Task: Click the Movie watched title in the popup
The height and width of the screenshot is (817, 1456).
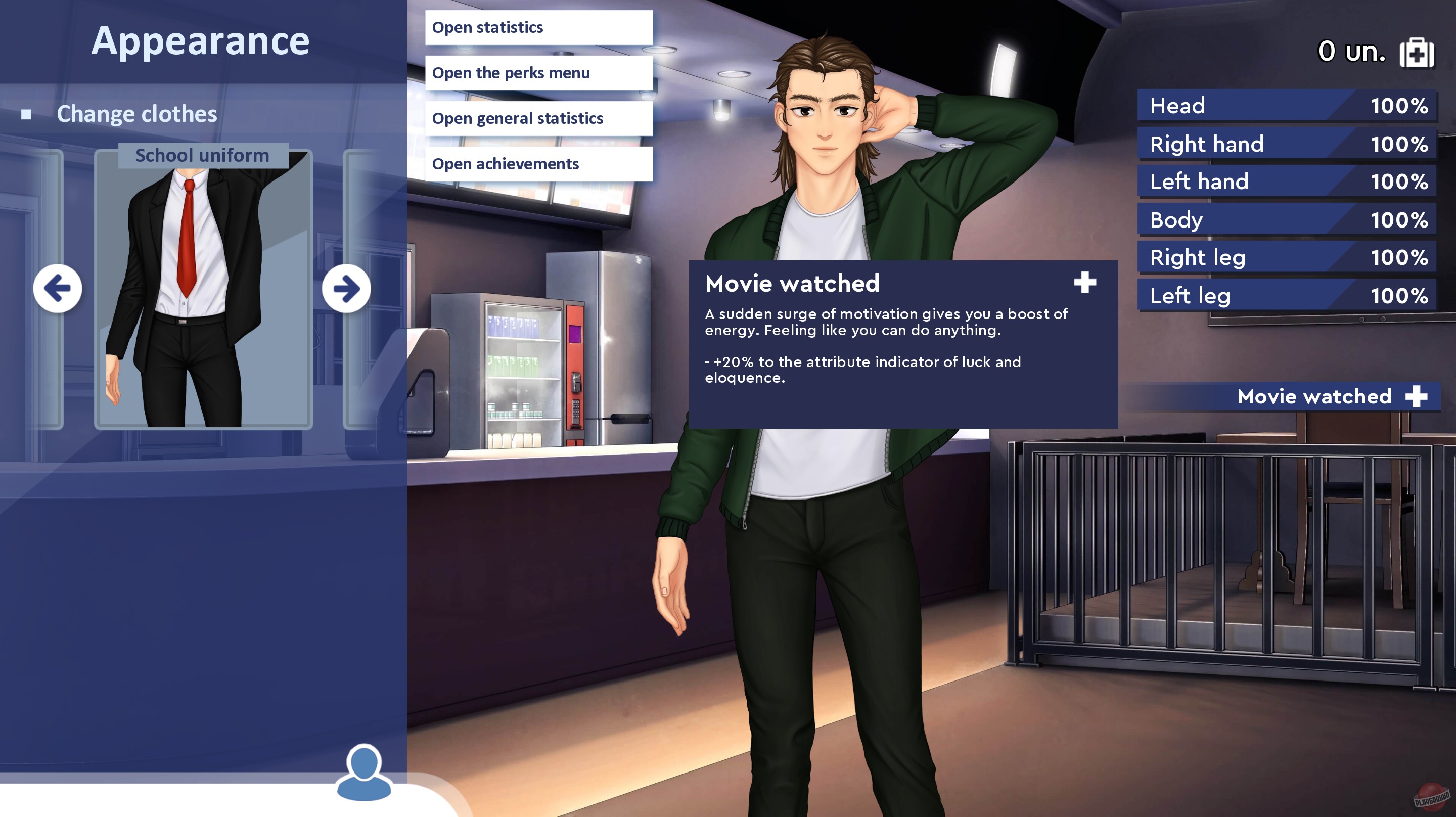Action: click(792, 284)
